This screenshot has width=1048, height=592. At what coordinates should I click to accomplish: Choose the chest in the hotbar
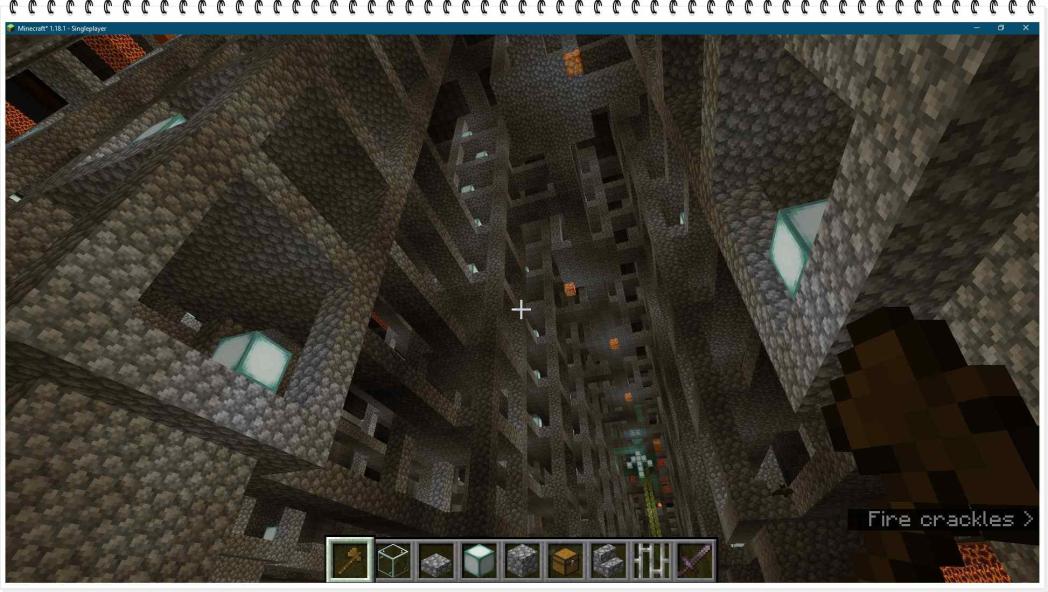coord(565,560)
